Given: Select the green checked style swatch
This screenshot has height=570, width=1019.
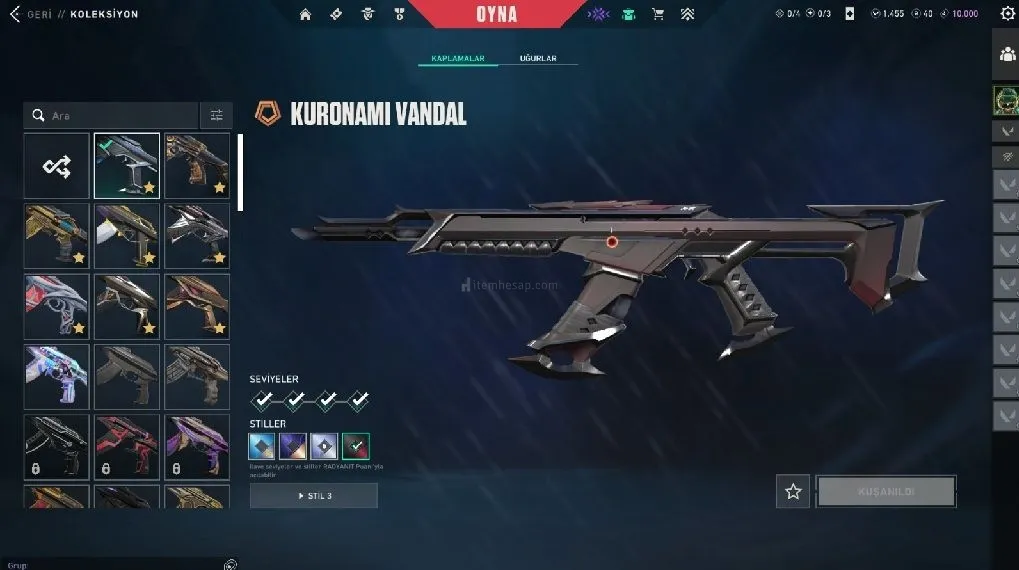Looking at the screenshot, I should [356, 446].
